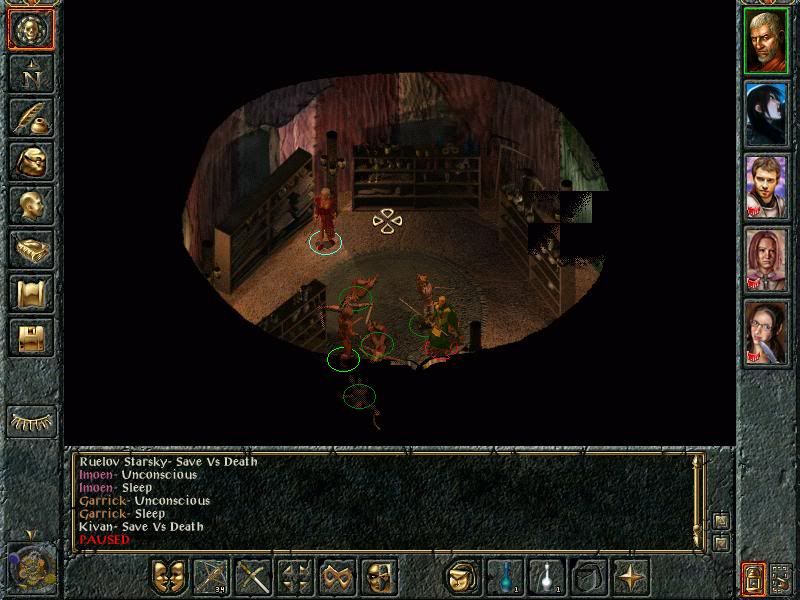This screenshot has width=800, height=600.
Task: Select the dark-haired second party portrait
Action: [767, 112]
